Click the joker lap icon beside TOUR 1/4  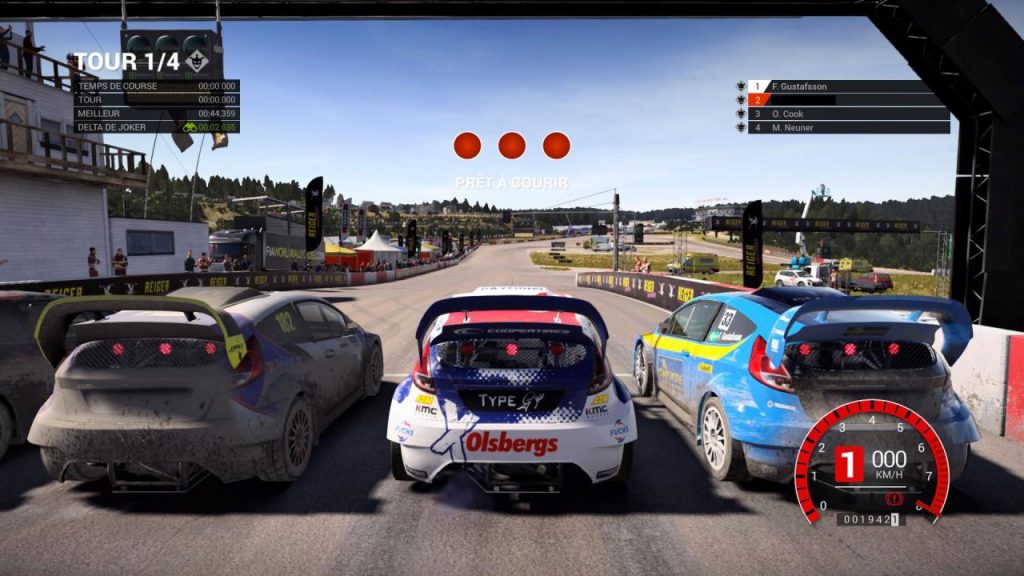(x=197, y=62)
